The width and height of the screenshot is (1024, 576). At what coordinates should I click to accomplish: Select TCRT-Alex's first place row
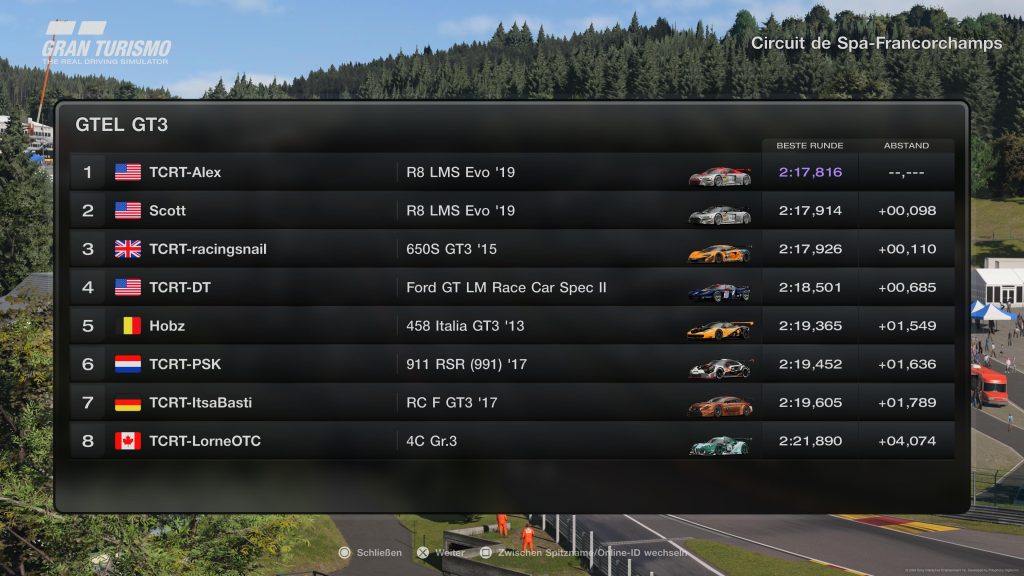pyautogui.click(x=510, y=172)
